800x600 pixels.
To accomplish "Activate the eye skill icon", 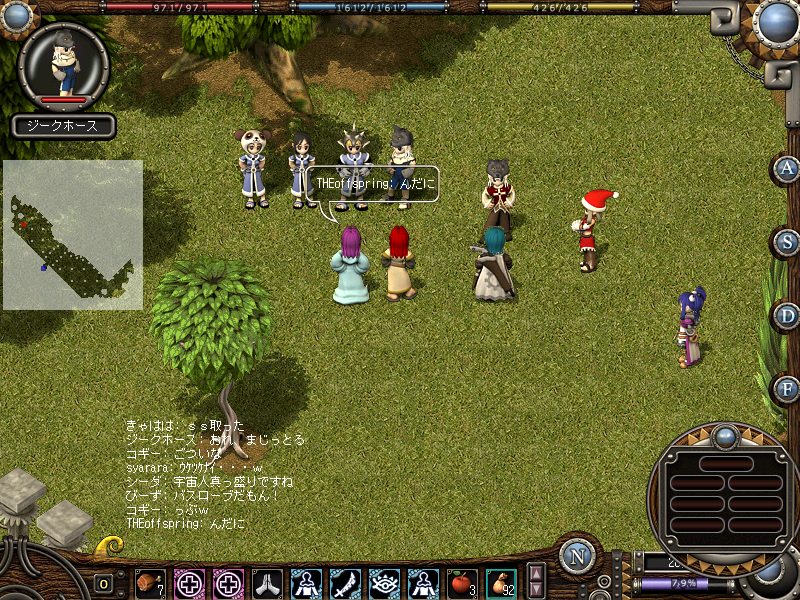I will point(384,582).
